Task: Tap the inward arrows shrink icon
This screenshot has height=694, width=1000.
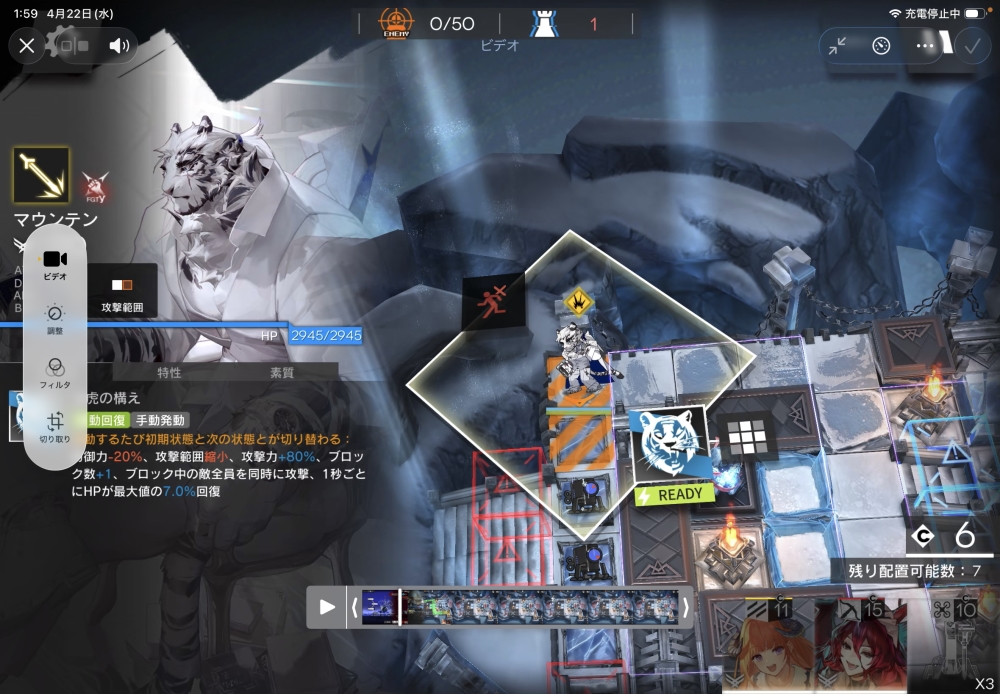Action: click(837, 45)
